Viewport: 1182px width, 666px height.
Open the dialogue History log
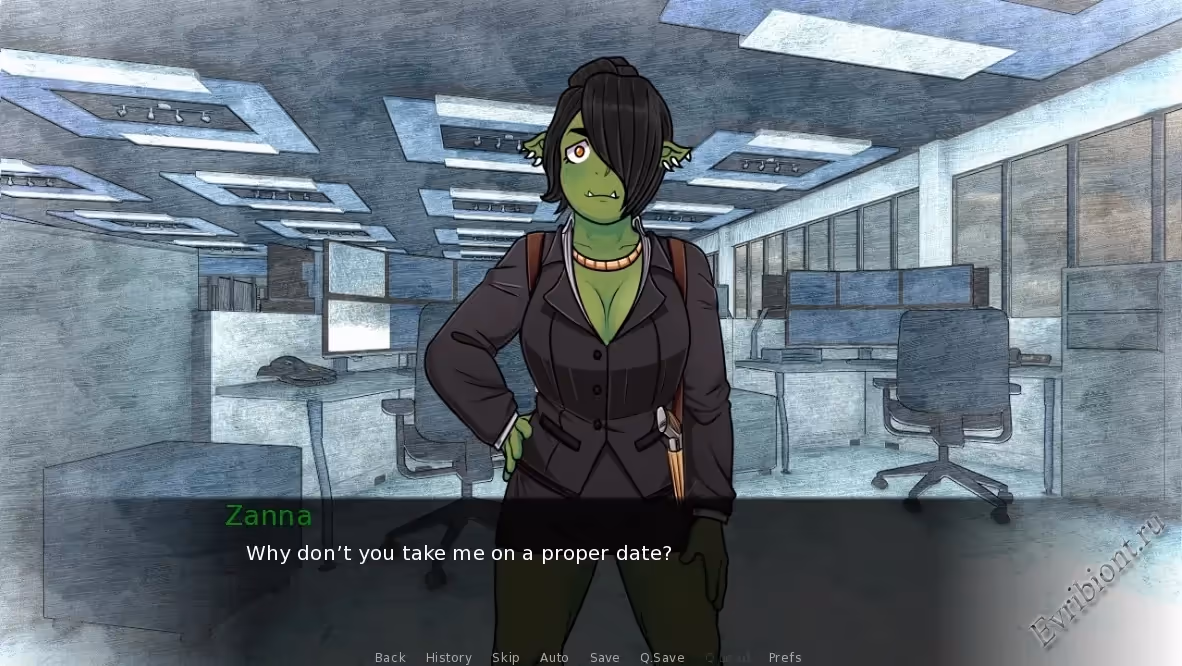(448, 657)
